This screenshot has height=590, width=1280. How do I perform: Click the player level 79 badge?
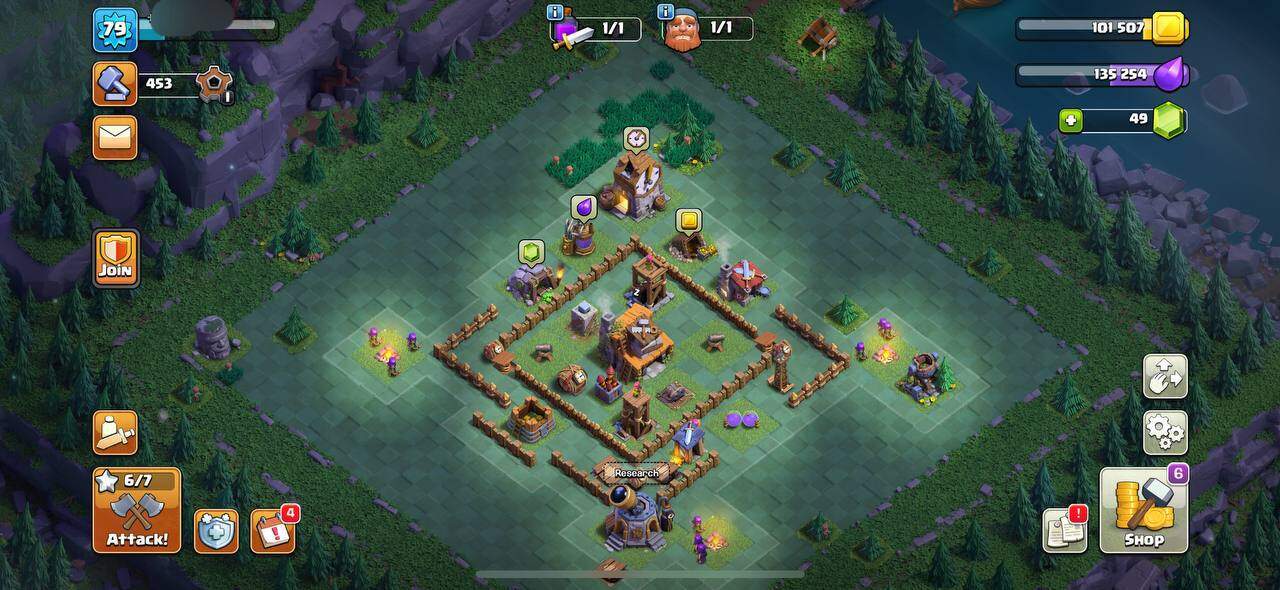pyautogui.click(x=115, y=29)
